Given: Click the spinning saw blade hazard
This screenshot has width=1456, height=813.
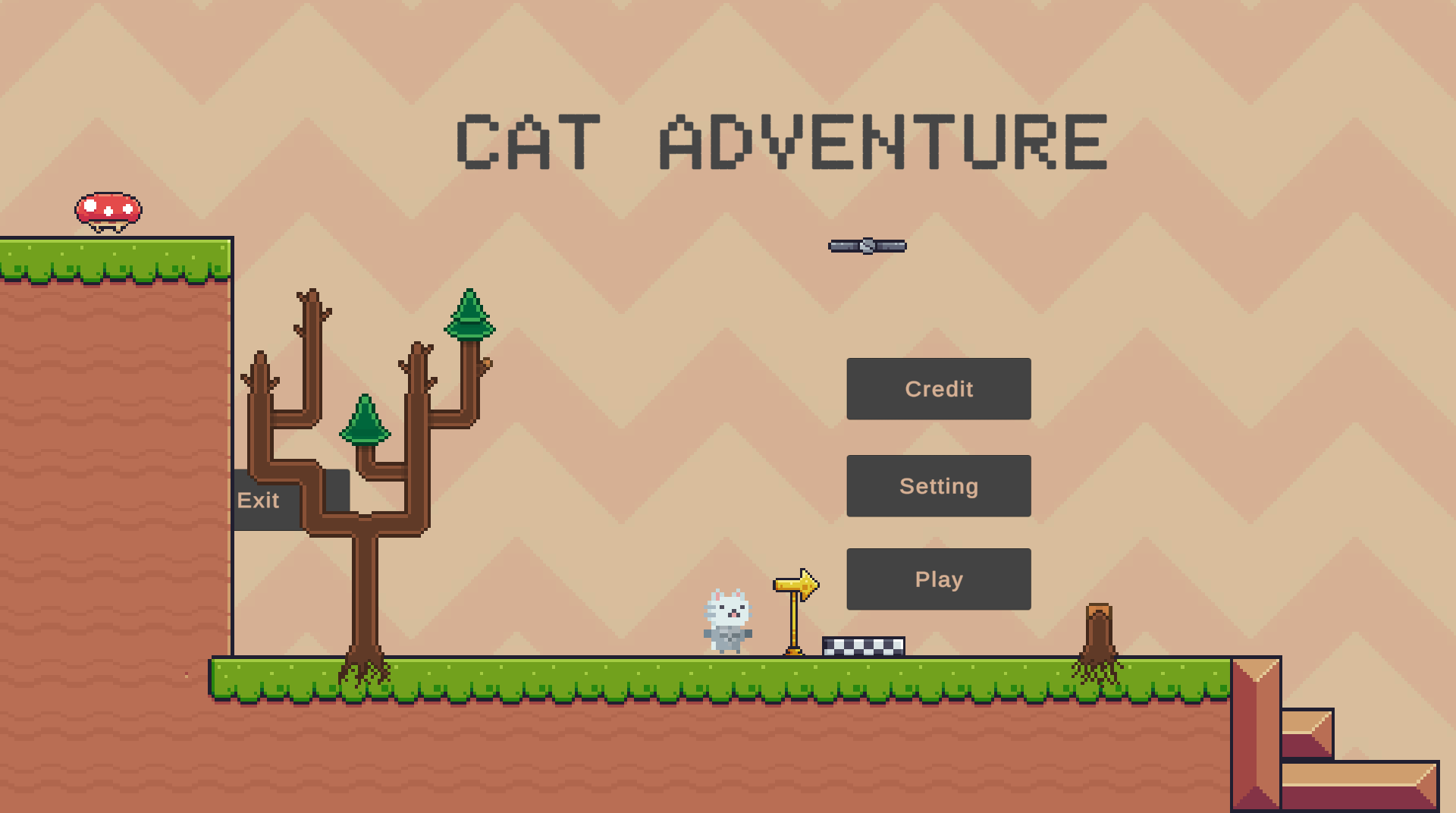Looking at the screenshot, I should pyautogui.click(x=867, y=244).
